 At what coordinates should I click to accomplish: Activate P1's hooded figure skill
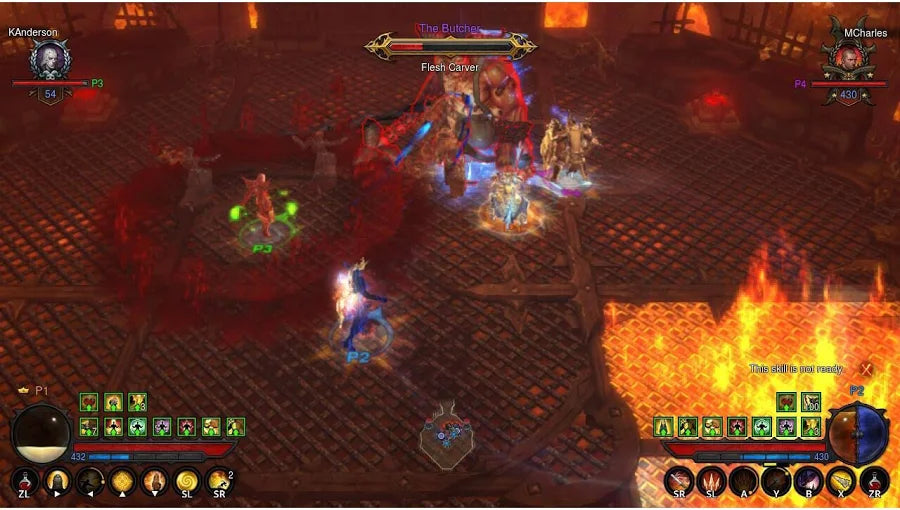(x=57, y=481)
